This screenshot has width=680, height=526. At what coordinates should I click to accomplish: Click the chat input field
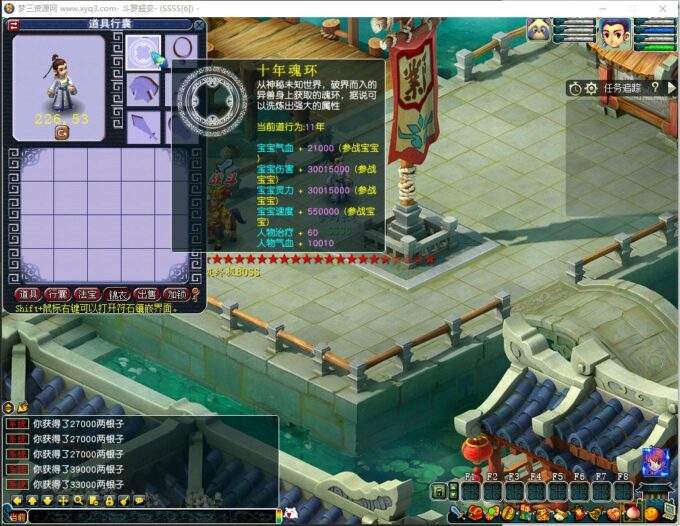[x=150, y=517]
